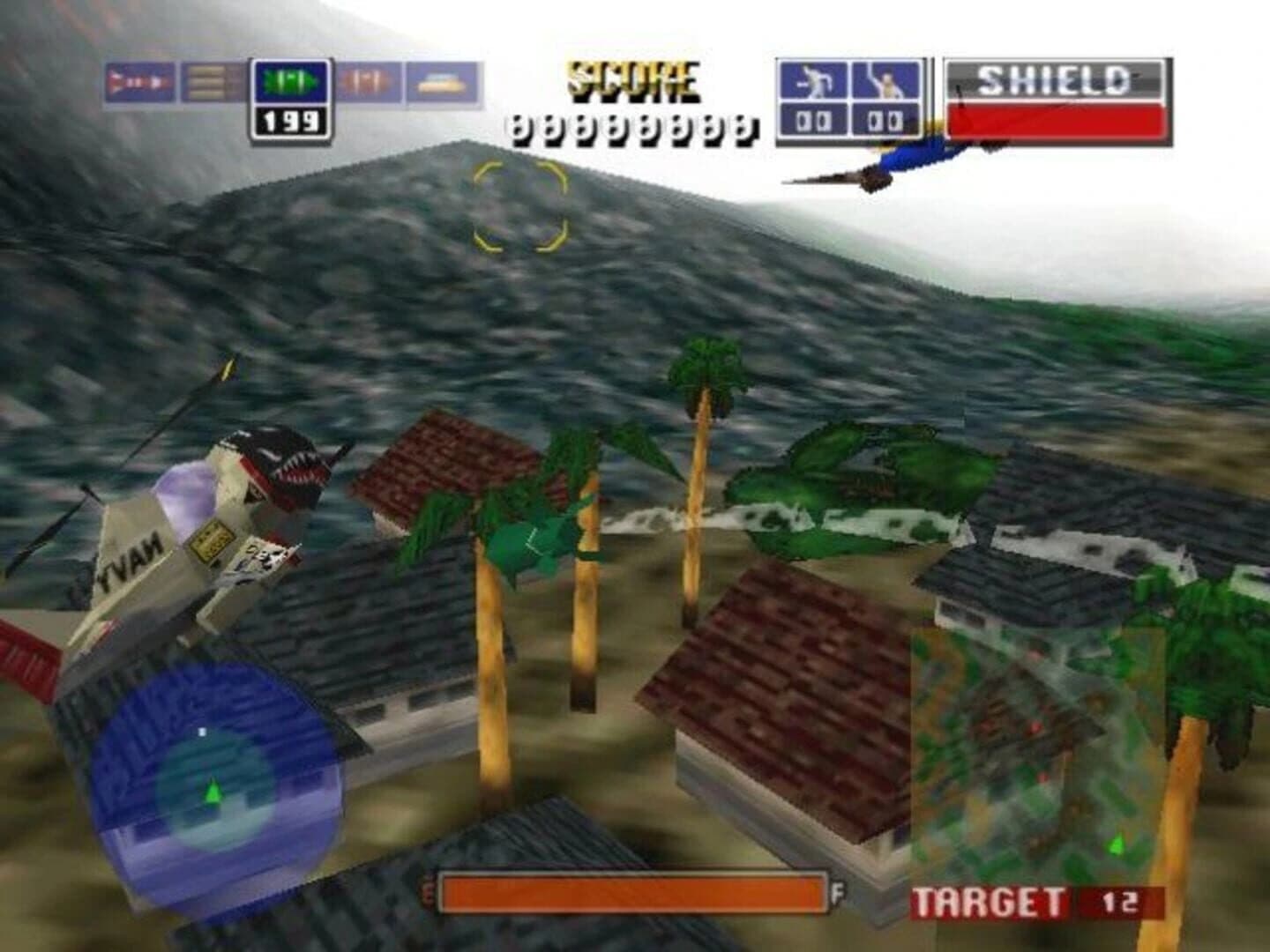Screen dimensions: 1270x952
Task: Select the machine gun ammo belt icon
Action: [x=205, y=80]
